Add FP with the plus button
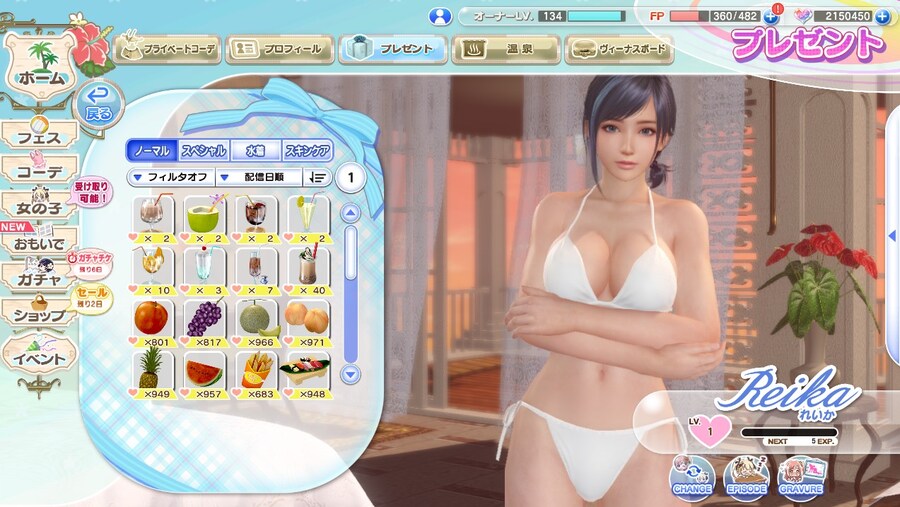This screenshot has height=507, width=900. tap(770, 16)
